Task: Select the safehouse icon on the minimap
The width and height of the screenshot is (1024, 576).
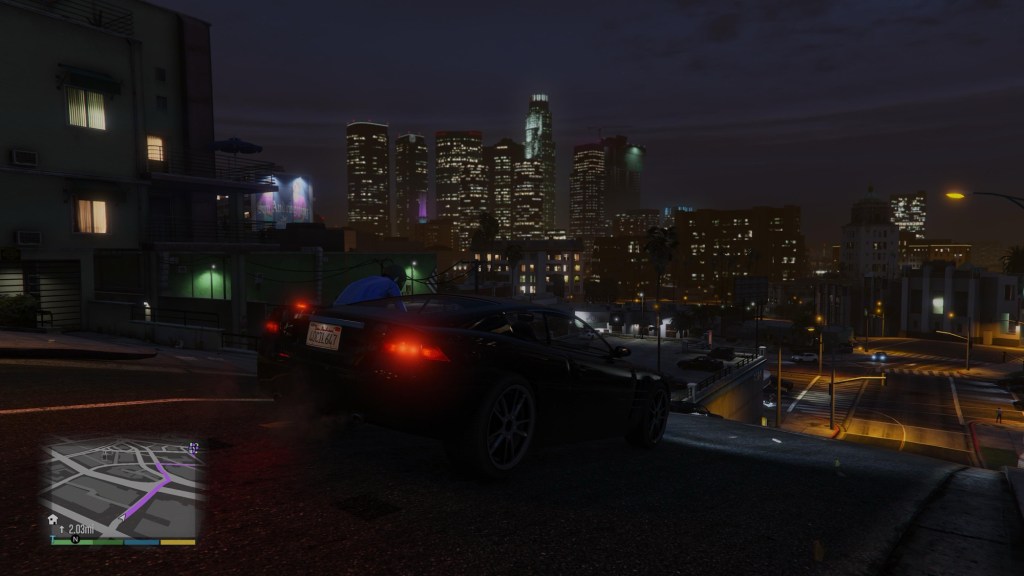Action: click(52, 519)
